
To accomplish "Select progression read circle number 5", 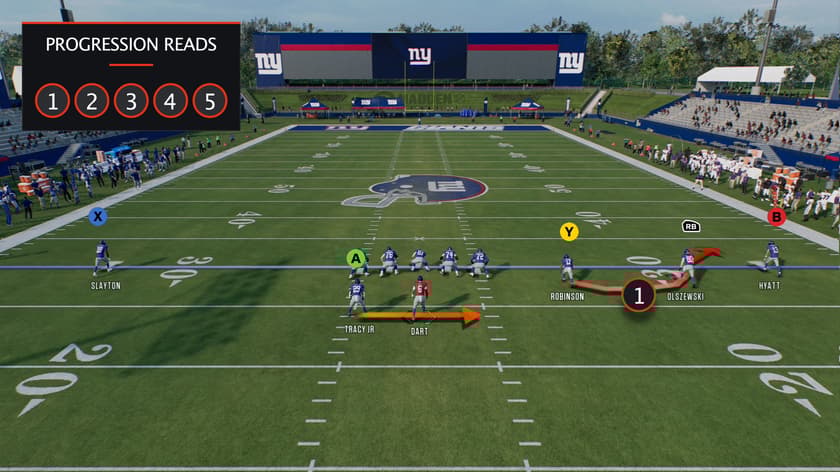I will pyautogui.click(x=210, y=101).
